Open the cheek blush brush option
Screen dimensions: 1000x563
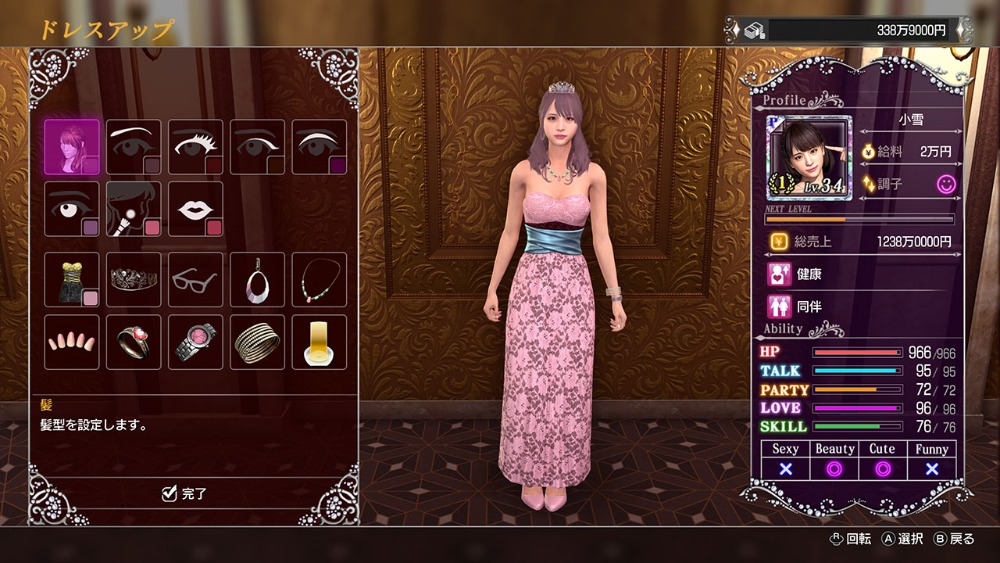[134, 209]
